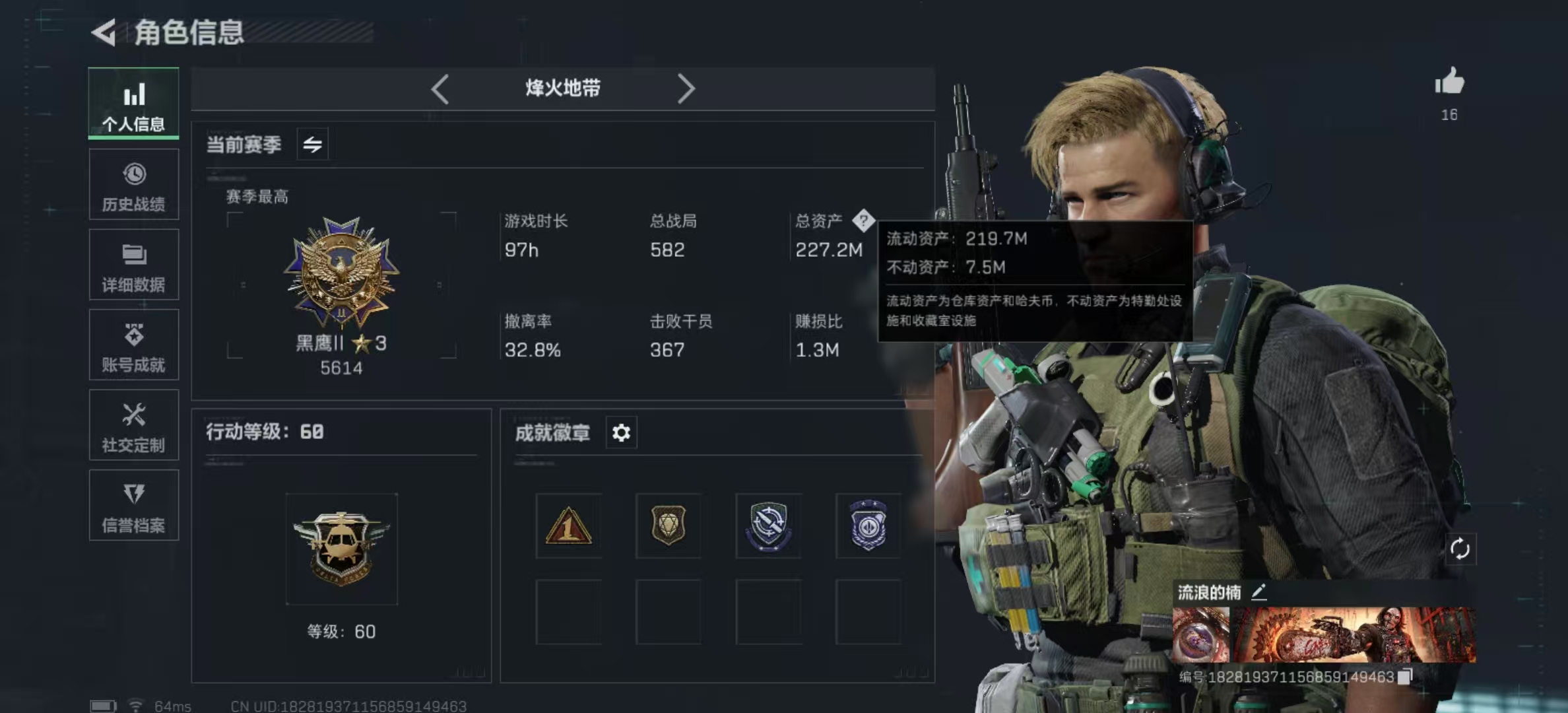Click the 黑鹰II rank emblem
Image resolution: width=1568 pixels, height=713 pixels.
[341, 272]
